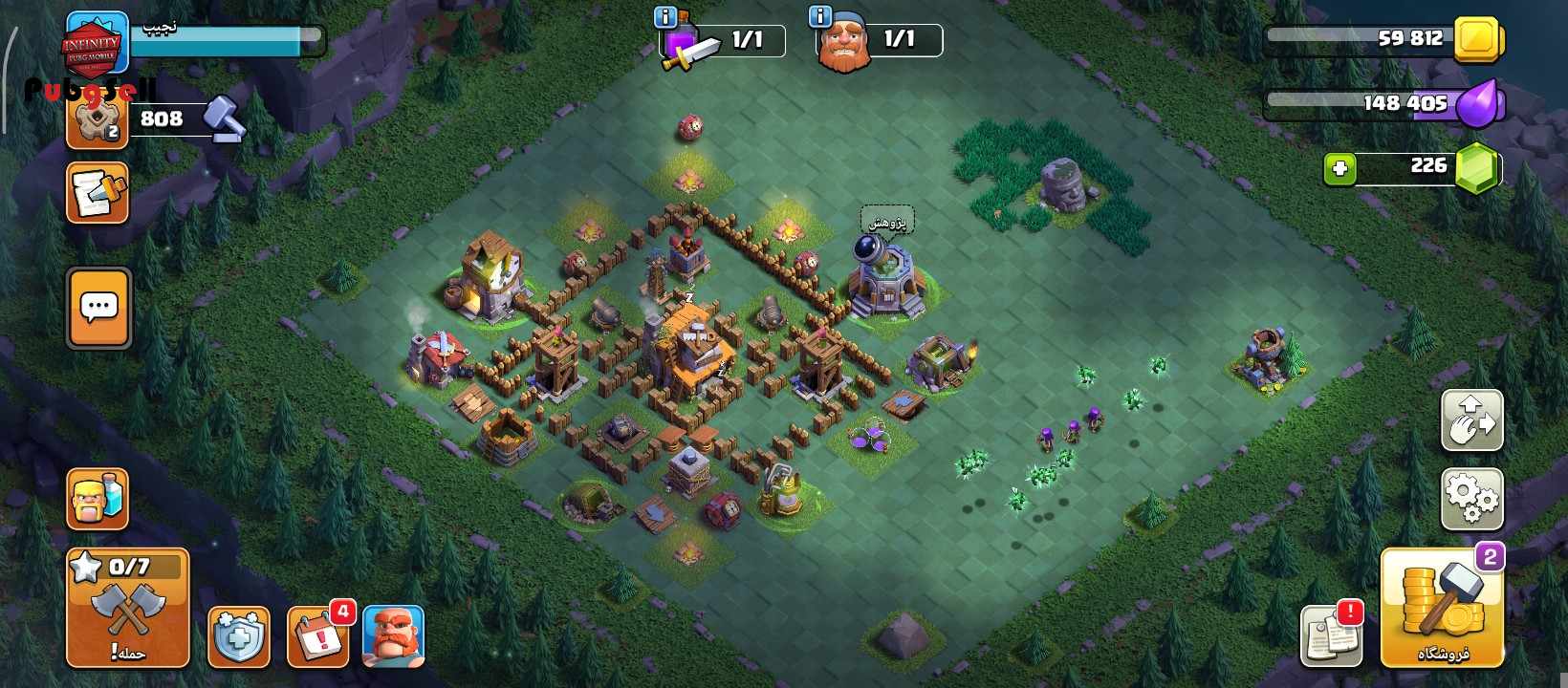Show info for the master builder 1/1
Viewport: 1568px width, 688px height.
pyautogui.click(x=820, y=17)
